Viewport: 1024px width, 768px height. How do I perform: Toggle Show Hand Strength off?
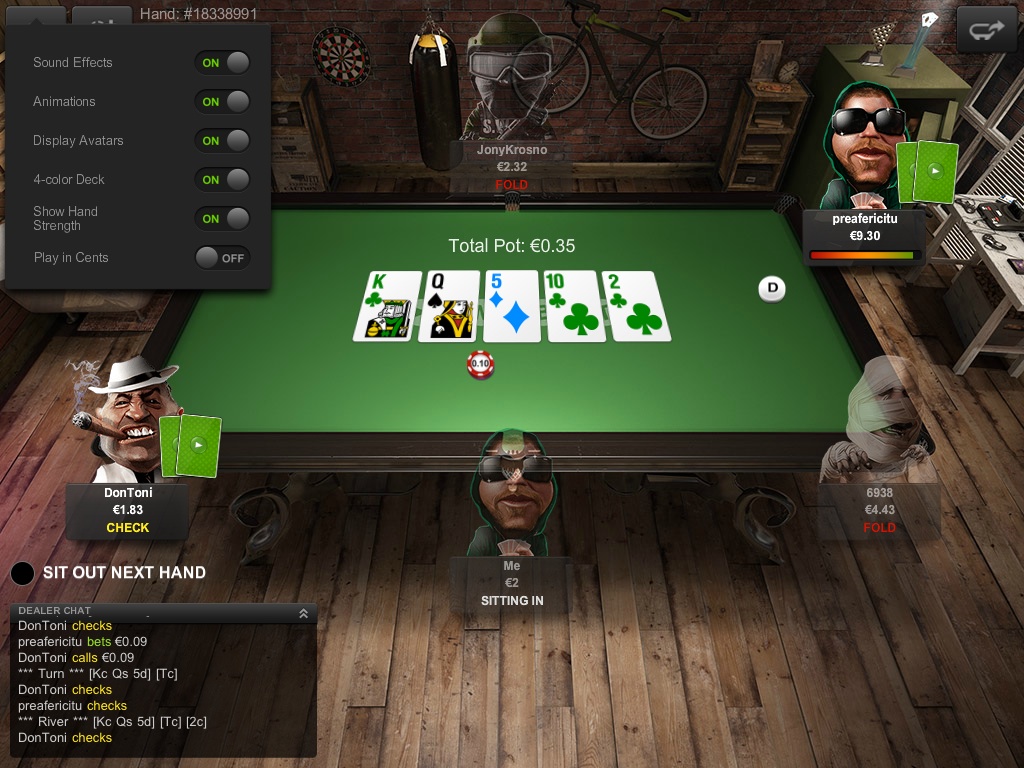pyautogui.click(x=222, y=218)
